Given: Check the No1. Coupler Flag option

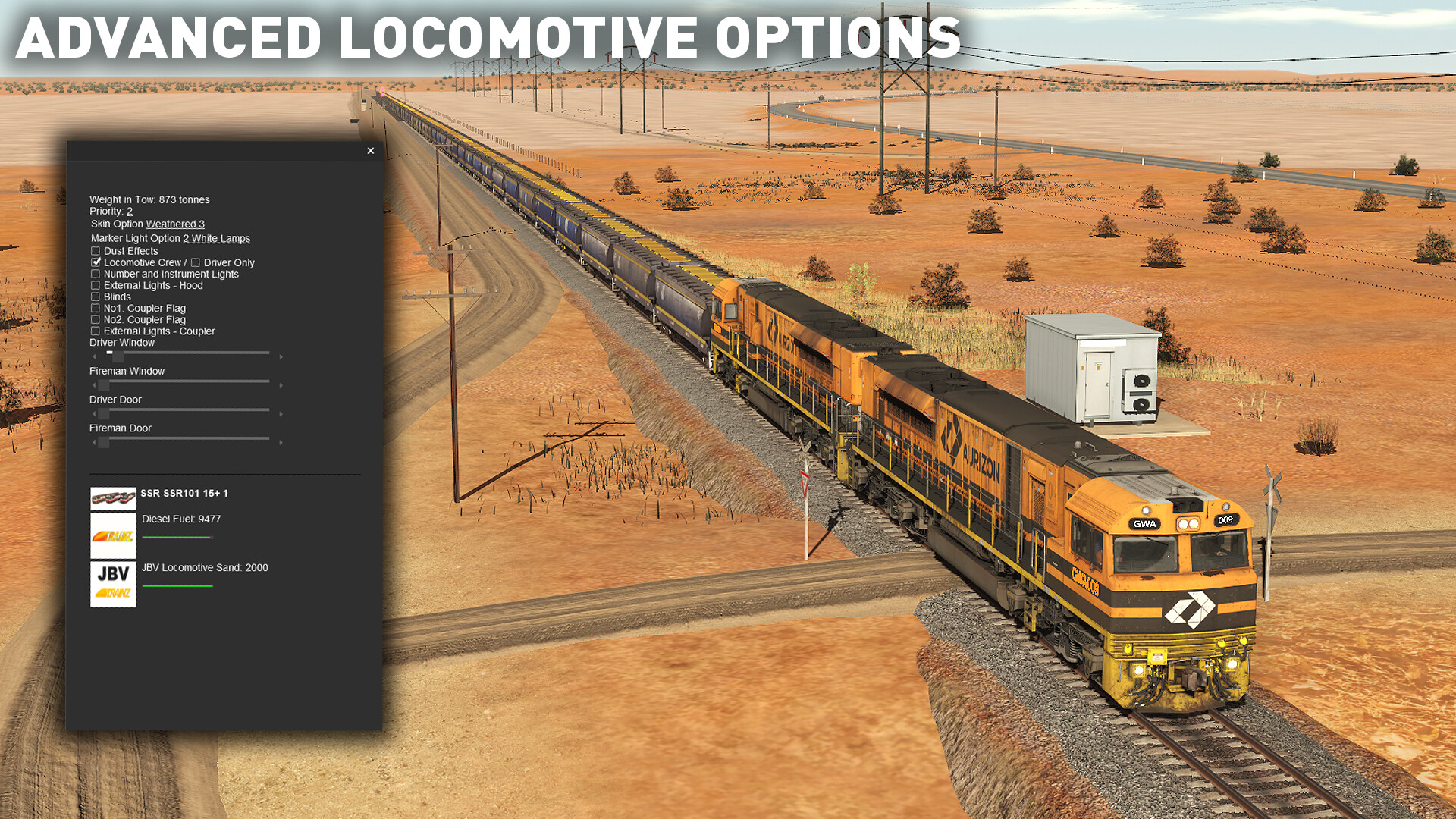Looking at the screenshot, I should [95, 308].
